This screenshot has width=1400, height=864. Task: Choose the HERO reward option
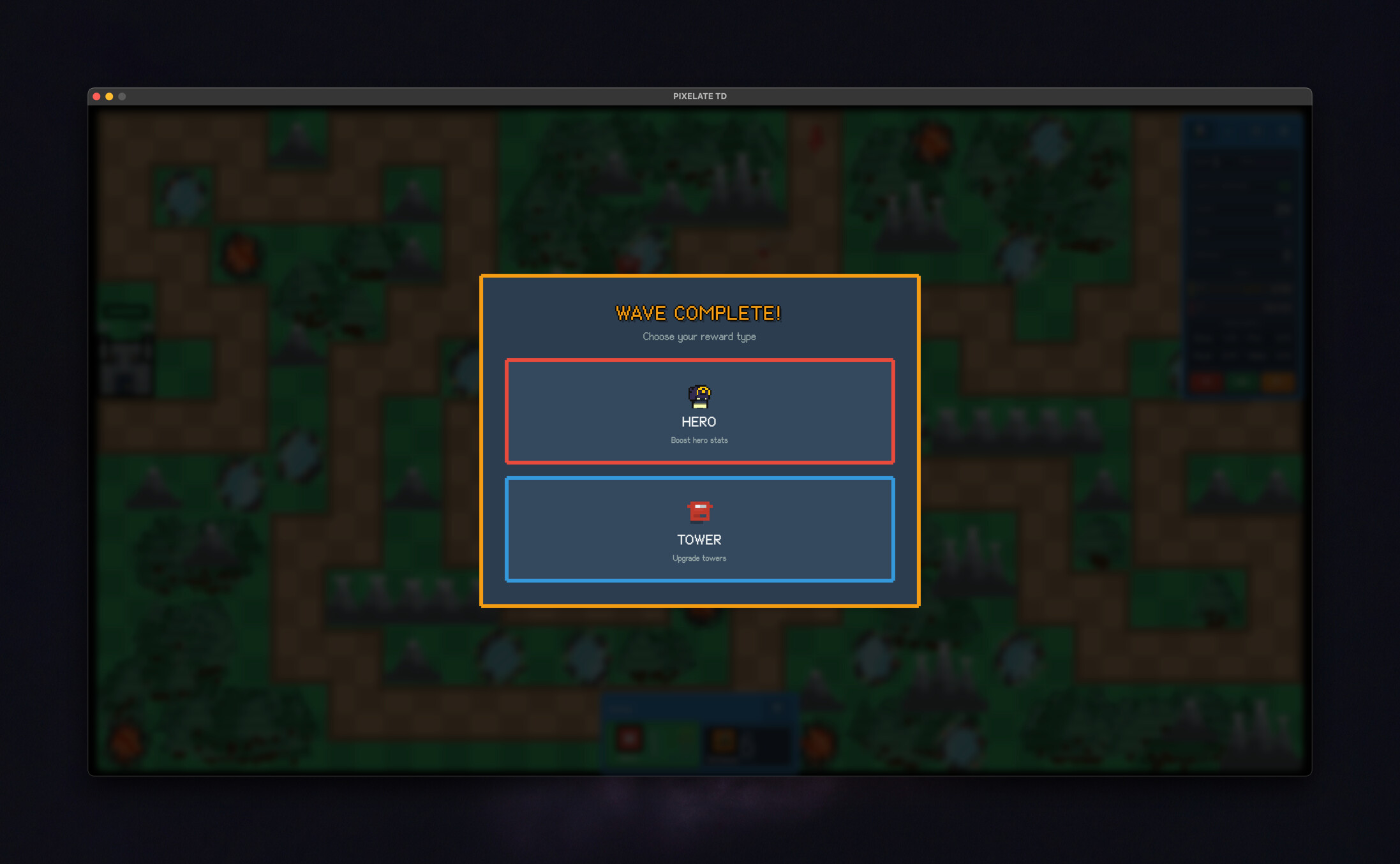[x=699, y=411]
